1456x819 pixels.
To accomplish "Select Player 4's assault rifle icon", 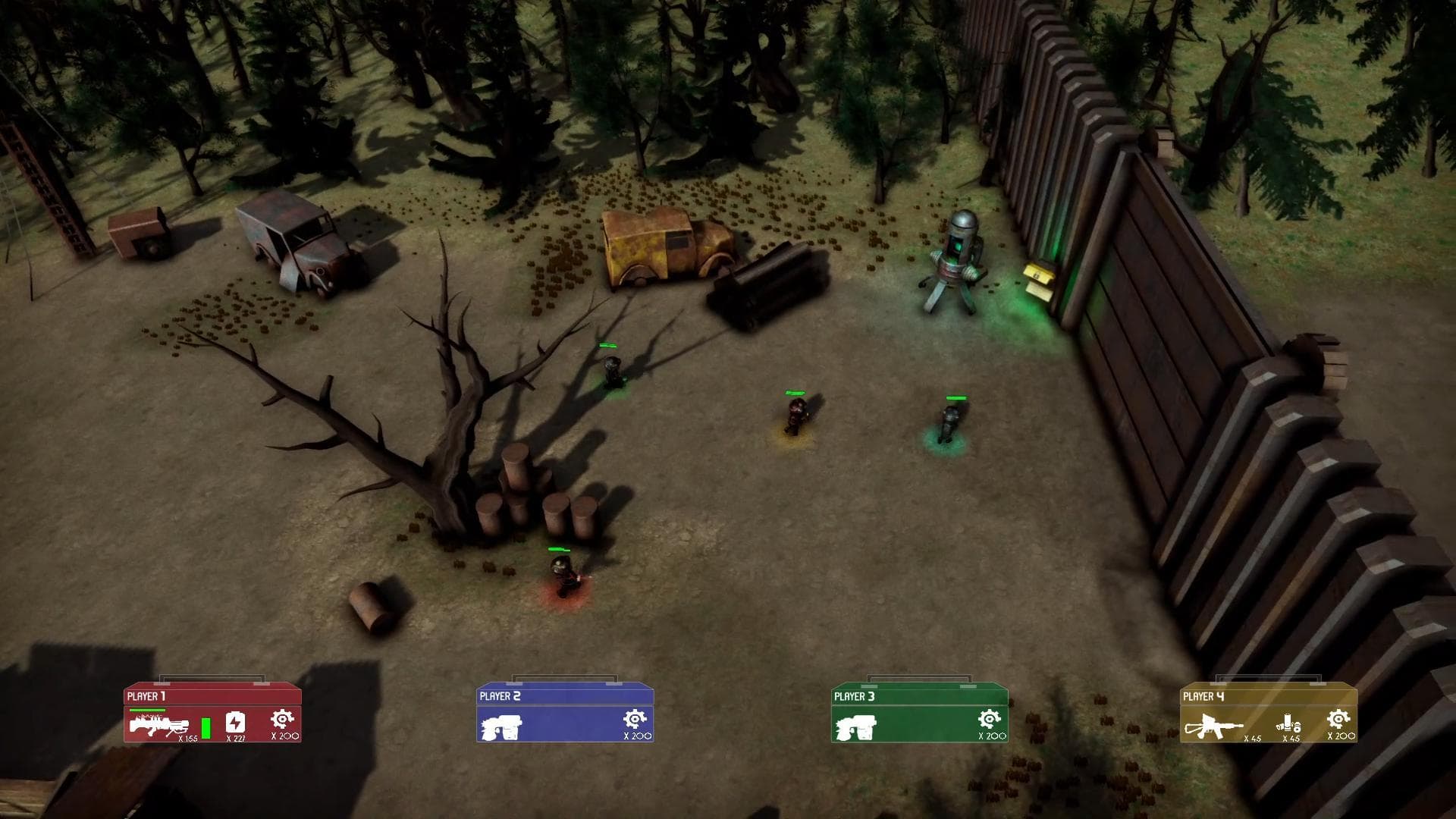I will [x=1214, y=725].
